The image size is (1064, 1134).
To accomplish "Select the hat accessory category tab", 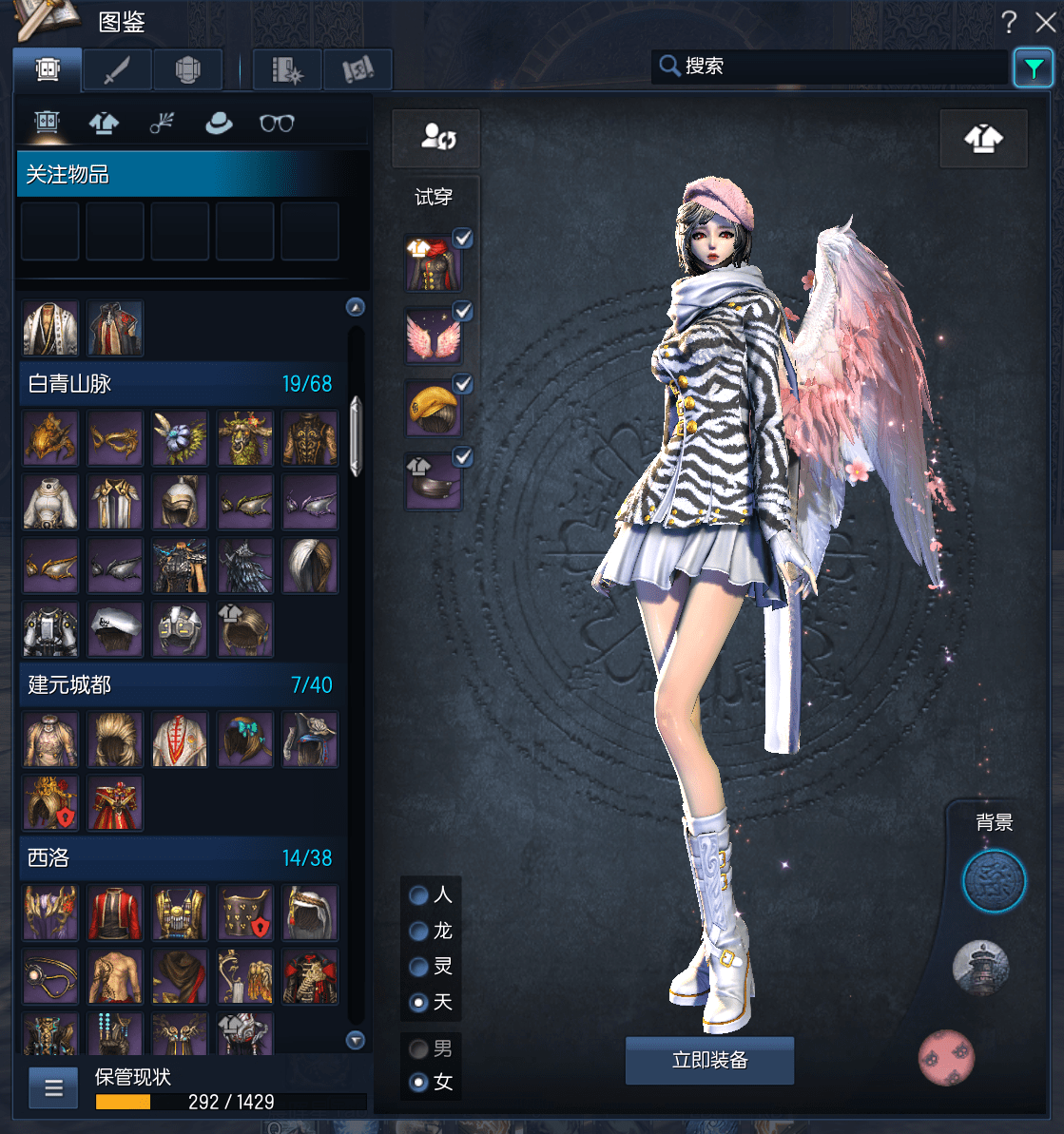I will (x=219, y=123).
